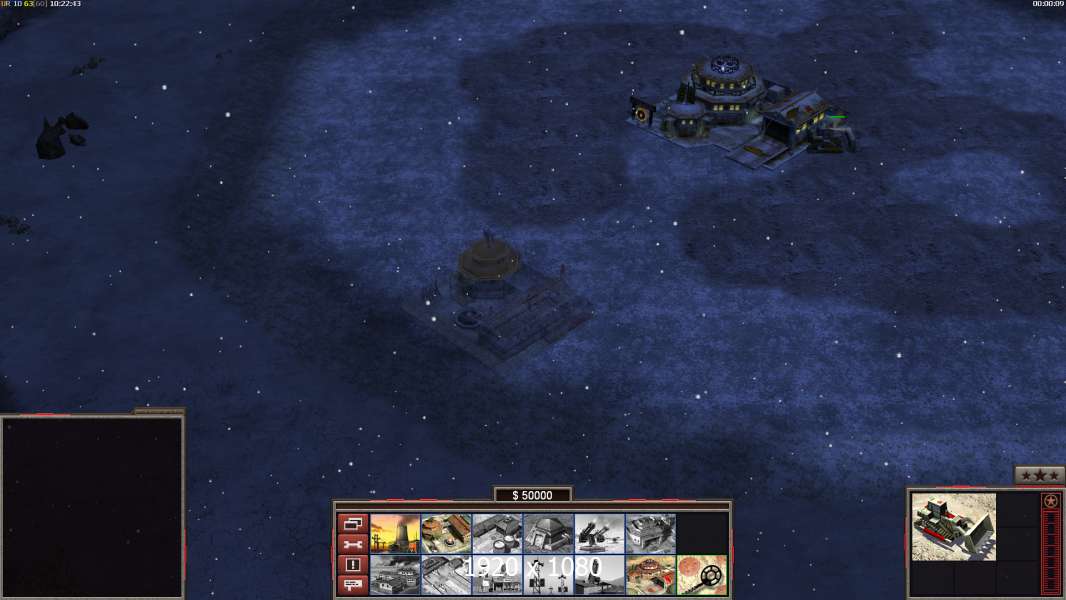Select the searchlight towers build icon
Image resolution: width=1066 pixels, height=600 pixels.
coord(548,575)
